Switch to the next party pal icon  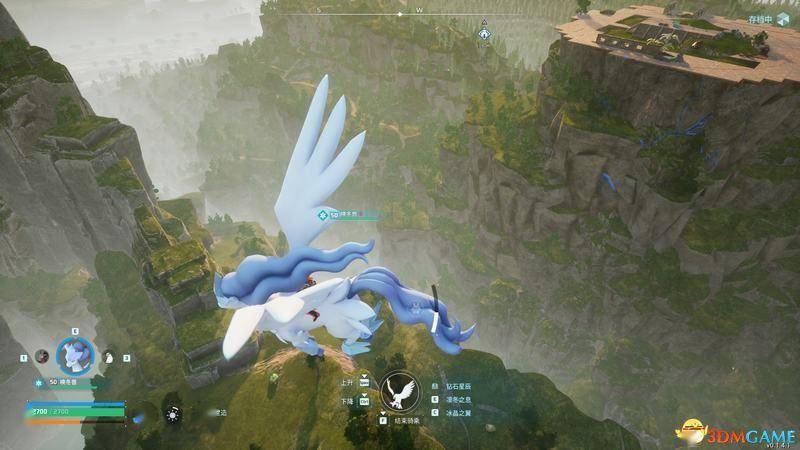(110, 355)
